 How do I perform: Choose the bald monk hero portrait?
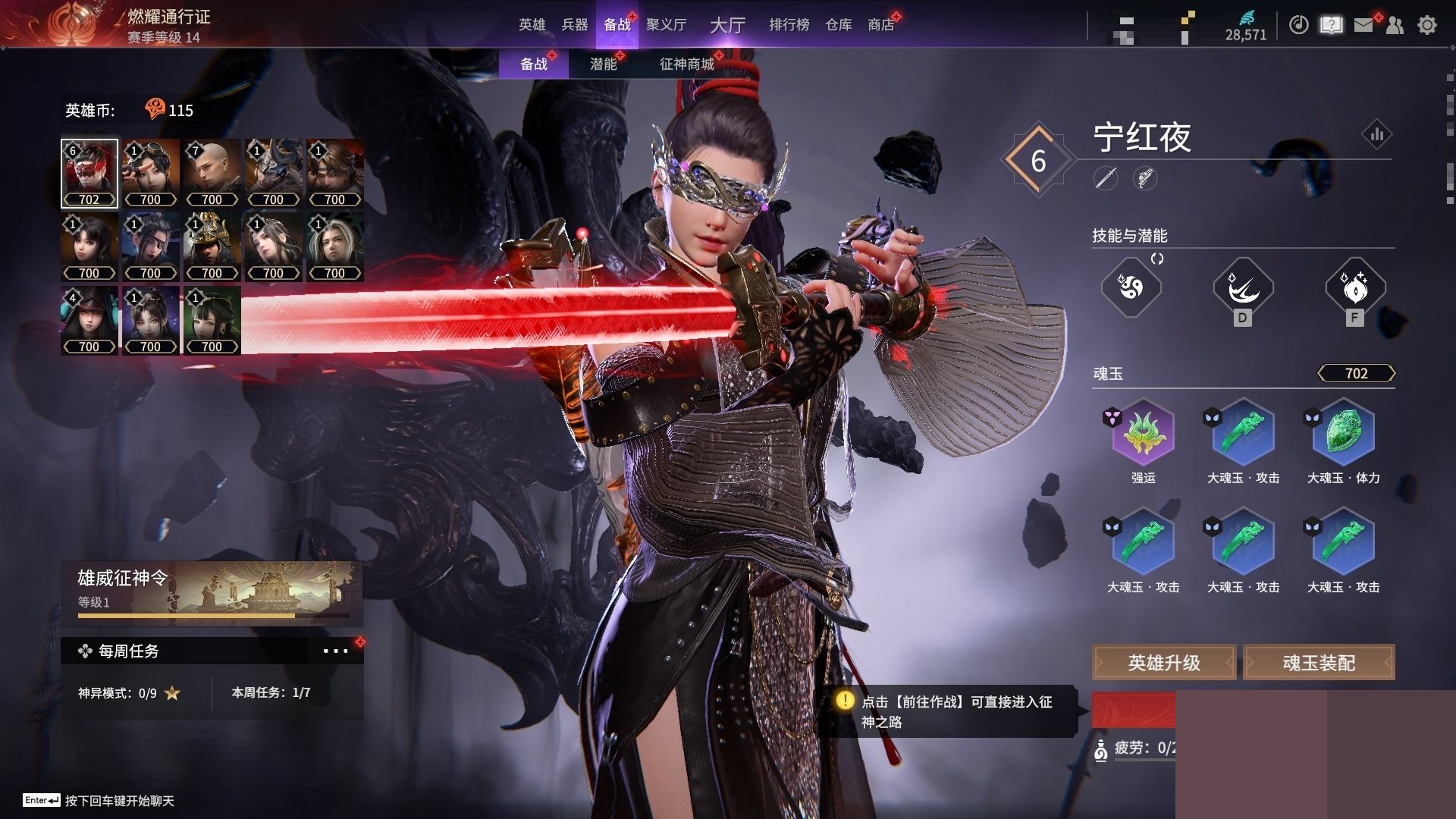point(212,173)
